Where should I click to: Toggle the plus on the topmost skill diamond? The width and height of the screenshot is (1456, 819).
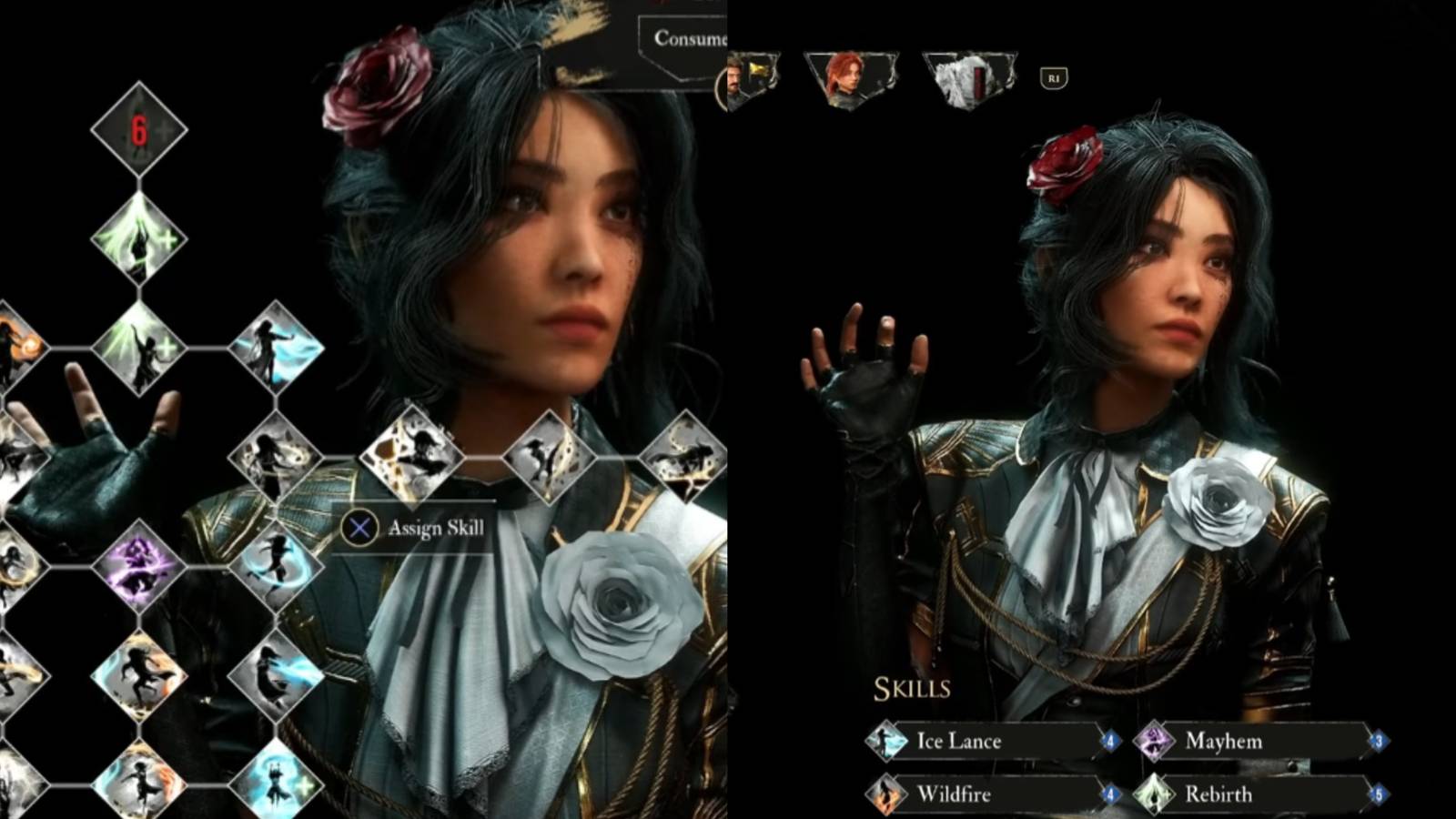pos(164,130)
